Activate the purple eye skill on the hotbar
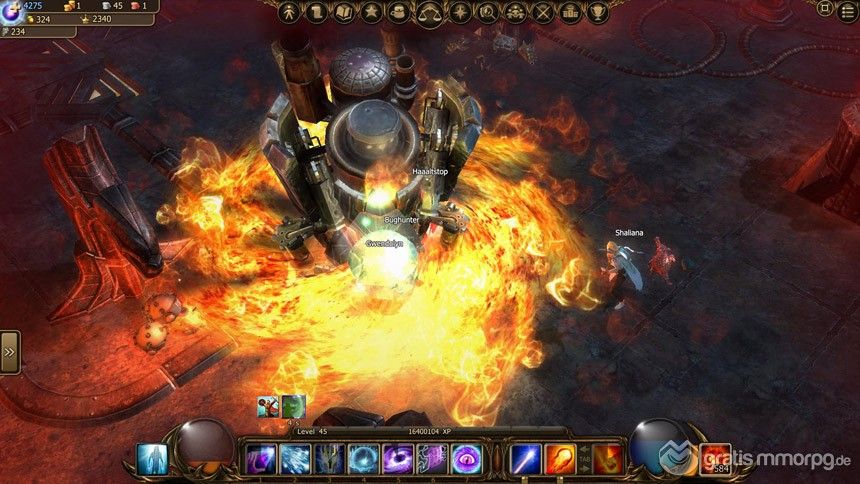 [x=465, y=459]
